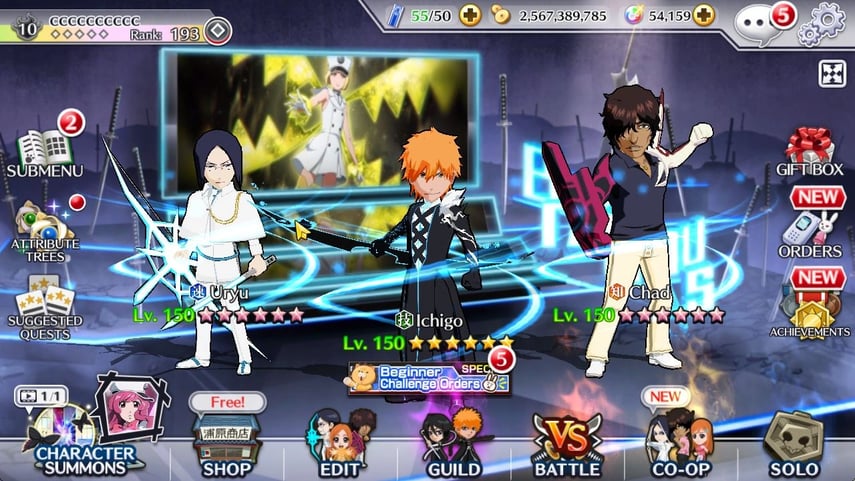Enter the Shop

(x=226, y=442)
